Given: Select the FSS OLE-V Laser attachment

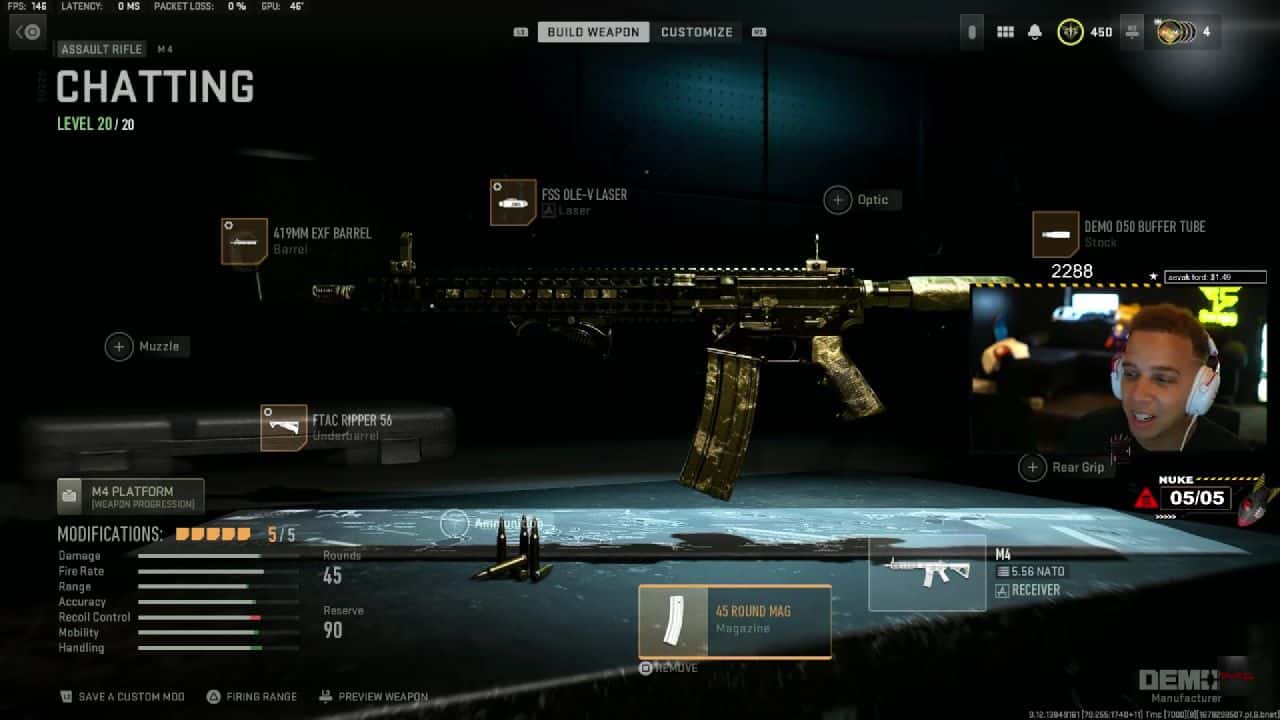Looking at the screenshot, I should pyautogui.click(x=511, y=200).
